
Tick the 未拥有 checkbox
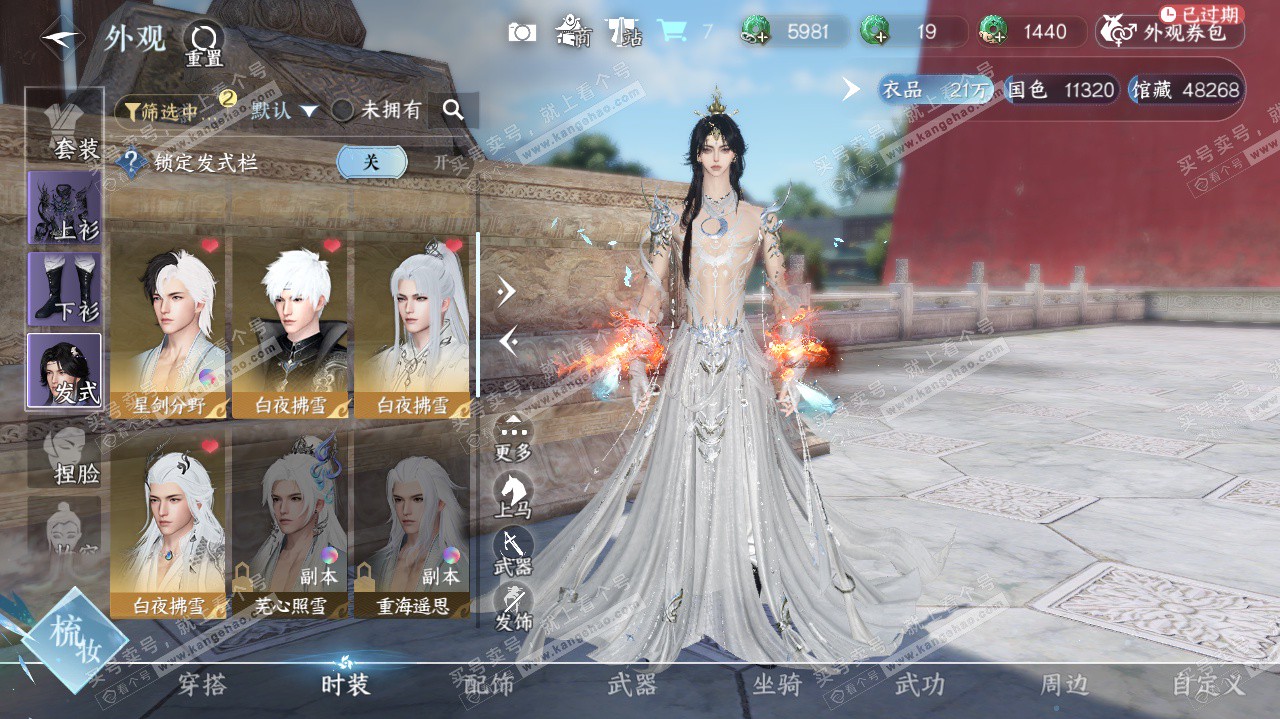click(343, 111)
